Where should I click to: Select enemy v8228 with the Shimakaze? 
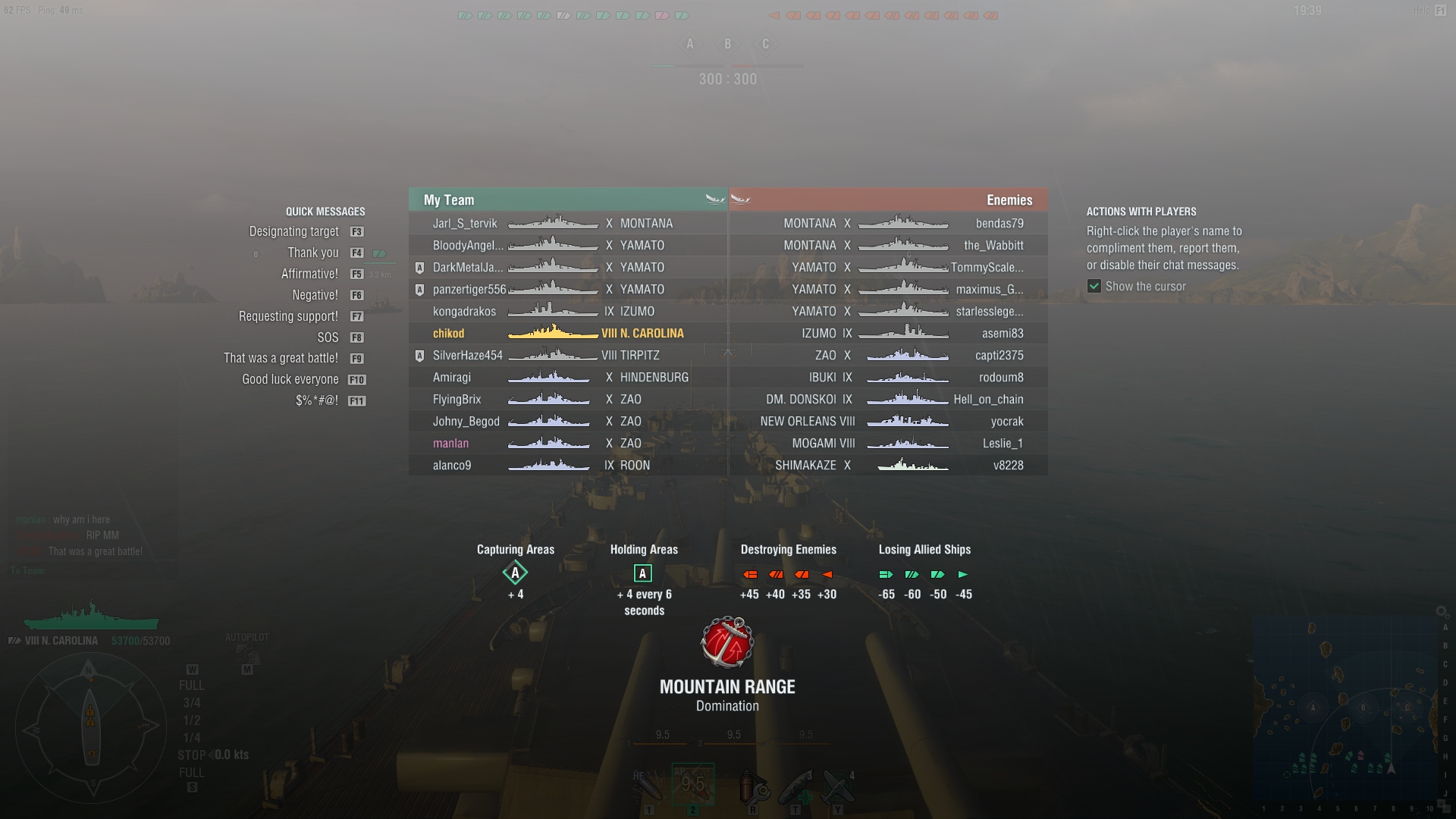1008,466
